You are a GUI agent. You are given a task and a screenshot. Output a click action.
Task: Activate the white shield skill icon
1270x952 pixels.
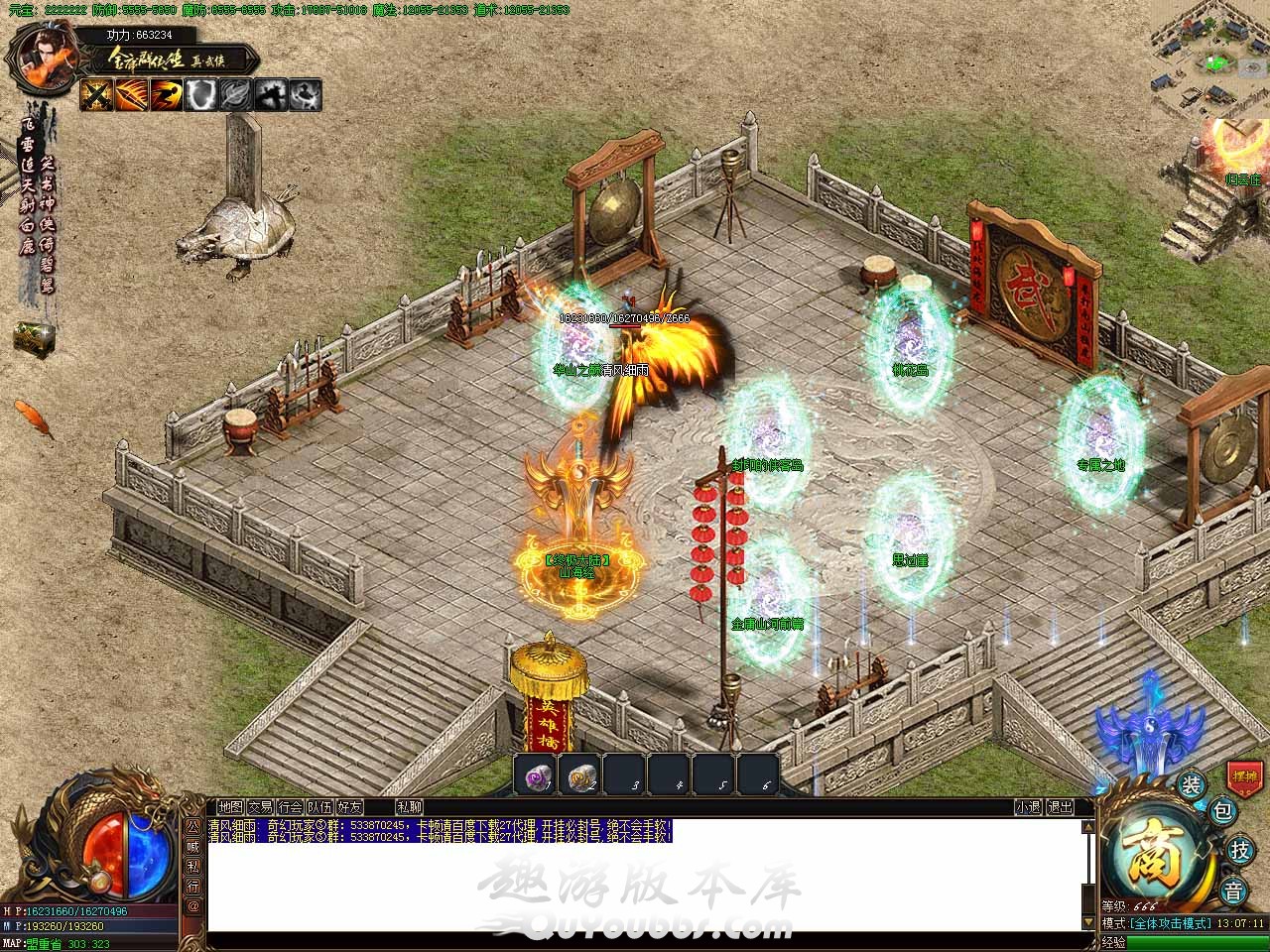point(202,94)
